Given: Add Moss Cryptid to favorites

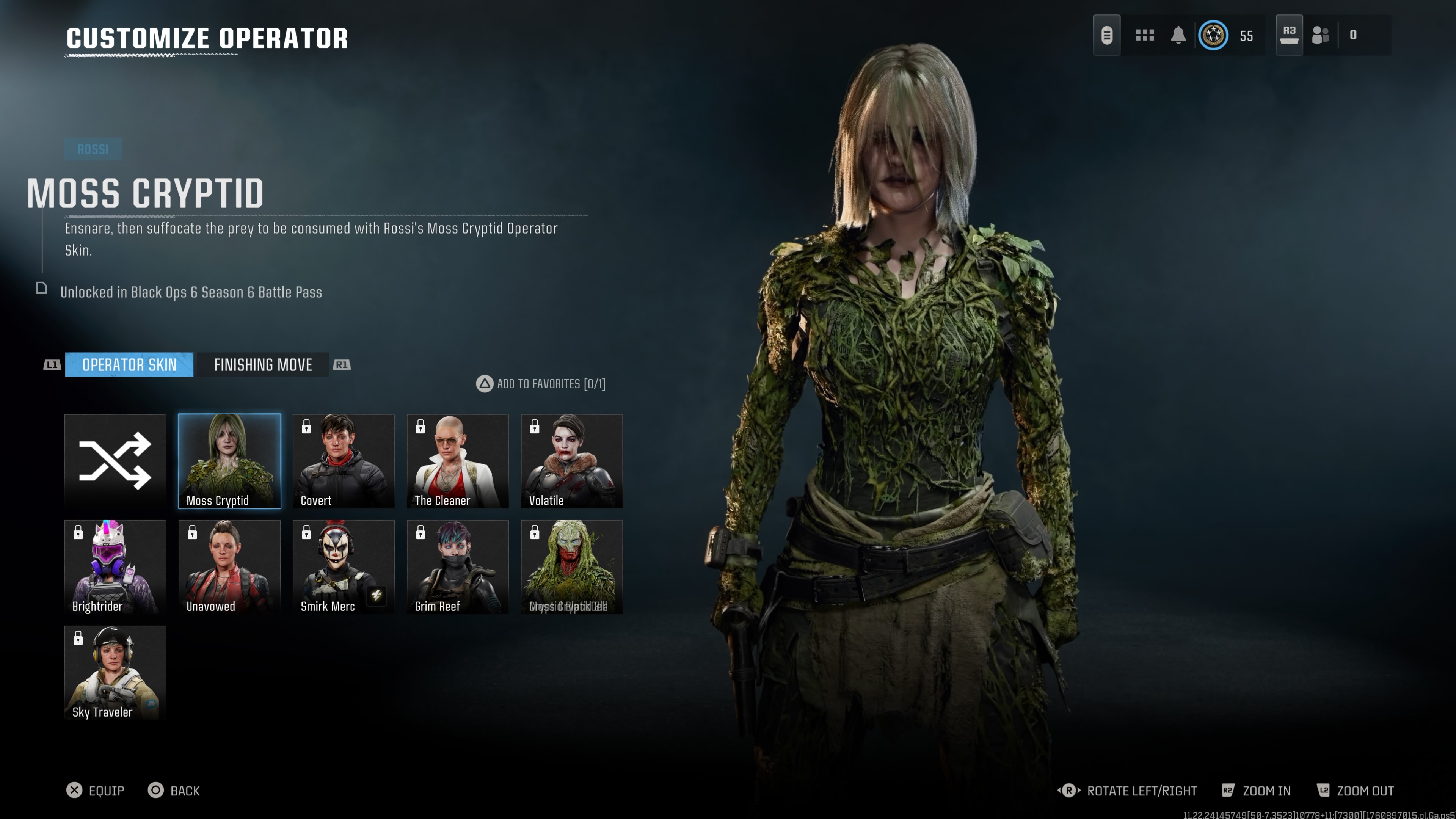Looking at the screenshot, I should pyautogui.click(x=541, y=384).
